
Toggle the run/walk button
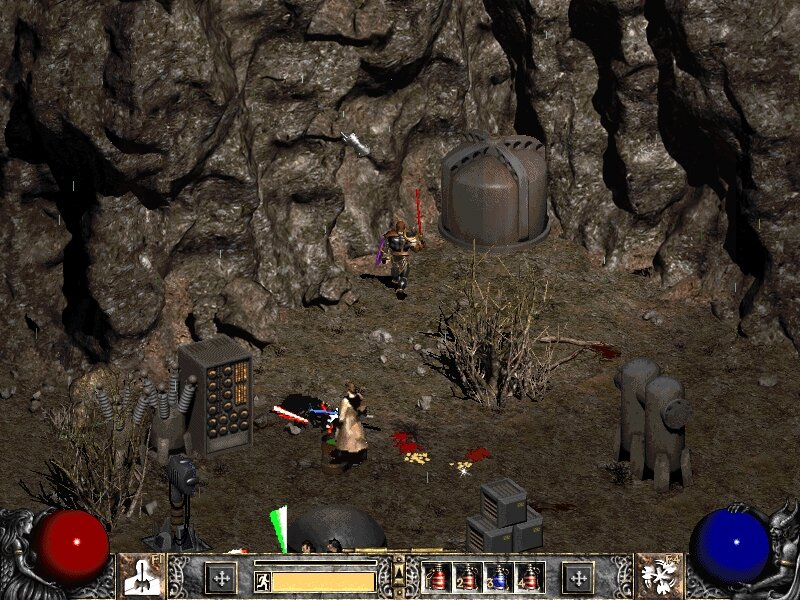pos(262,579)
